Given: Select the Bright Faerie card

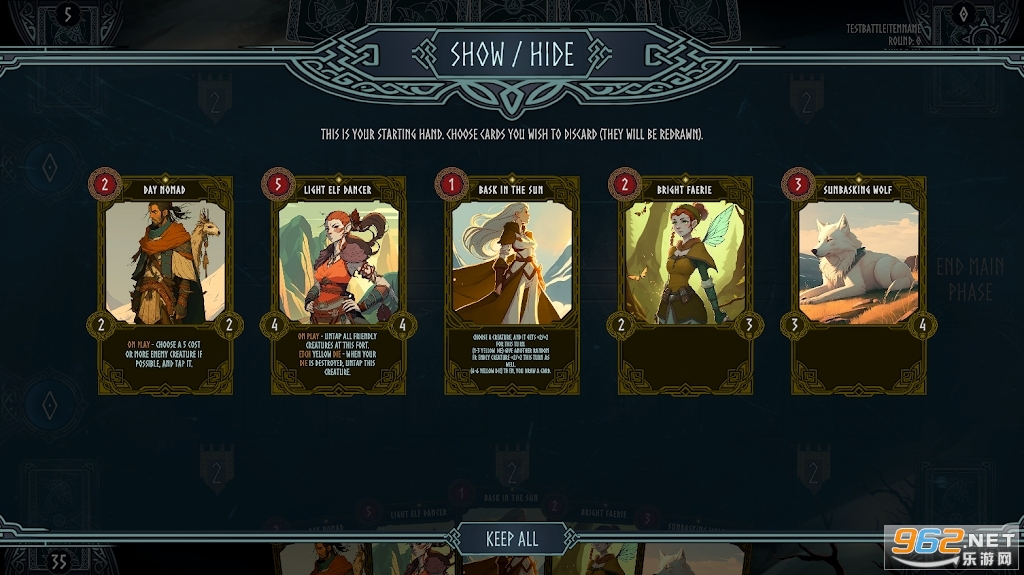Looking at the screenshot, I should coord(685,285).
